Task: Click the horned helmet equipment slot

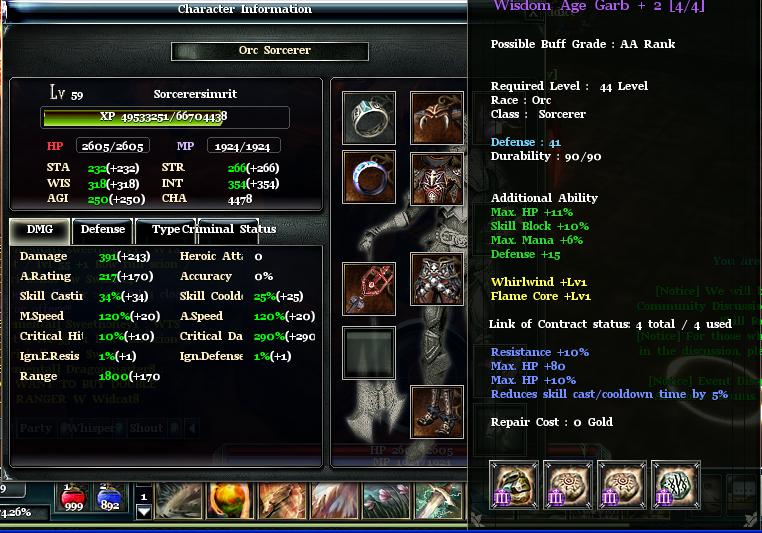Action: click(437, 118)
